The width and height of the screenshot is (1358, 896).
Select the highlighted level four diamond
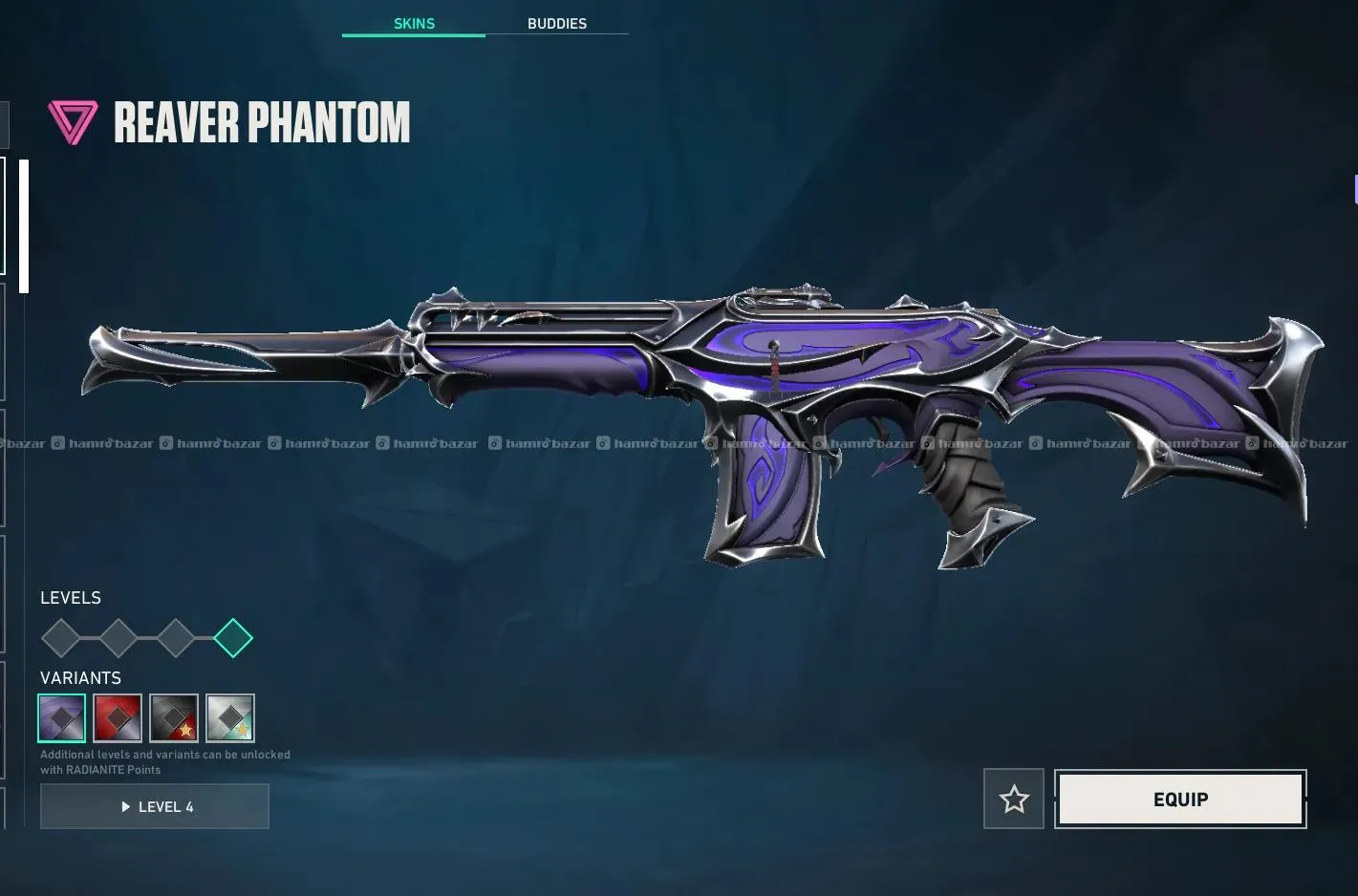(233, 638)
